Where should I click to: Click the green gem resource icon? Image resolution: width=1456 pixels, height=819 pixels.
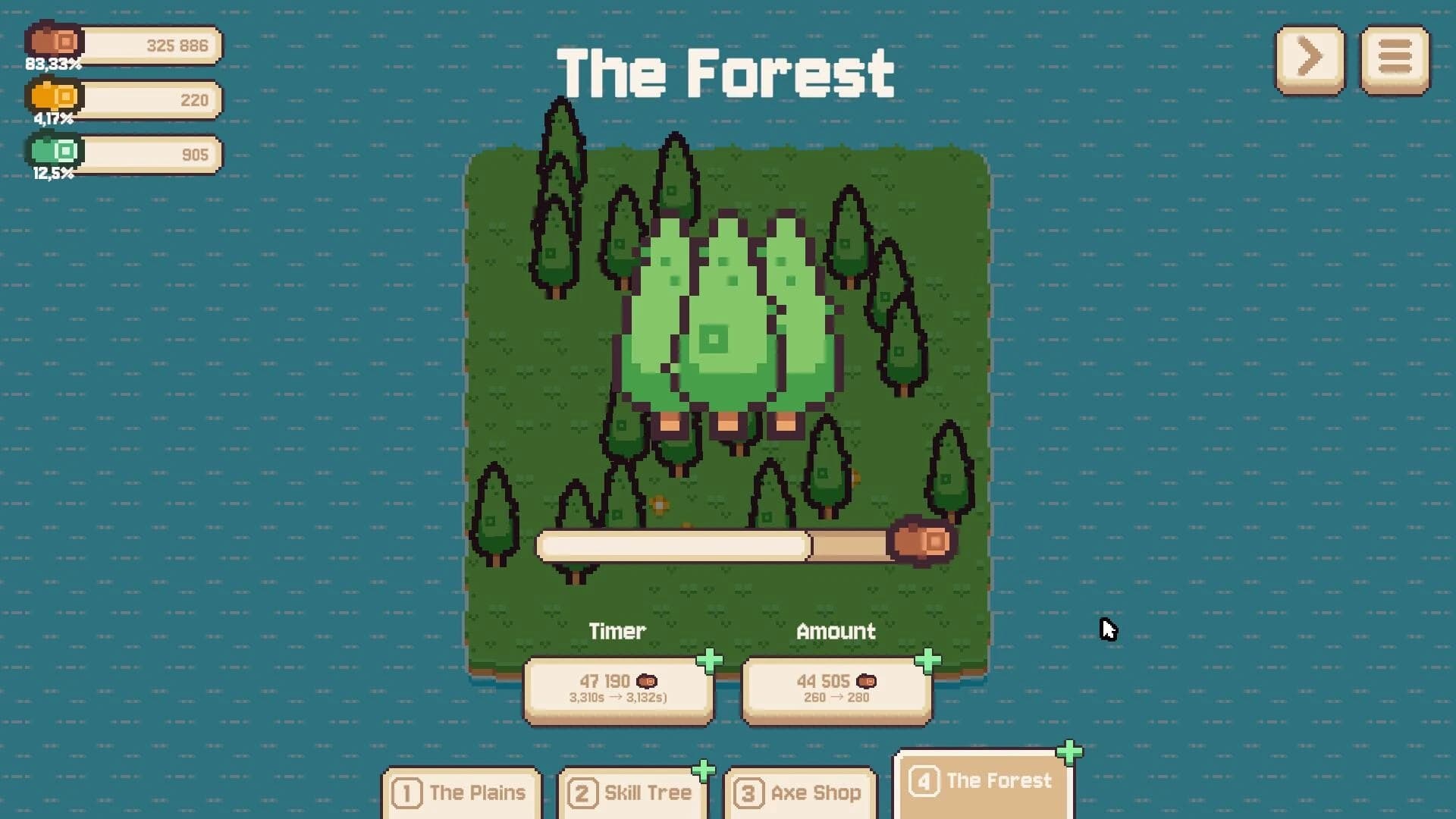click(53, 152)
